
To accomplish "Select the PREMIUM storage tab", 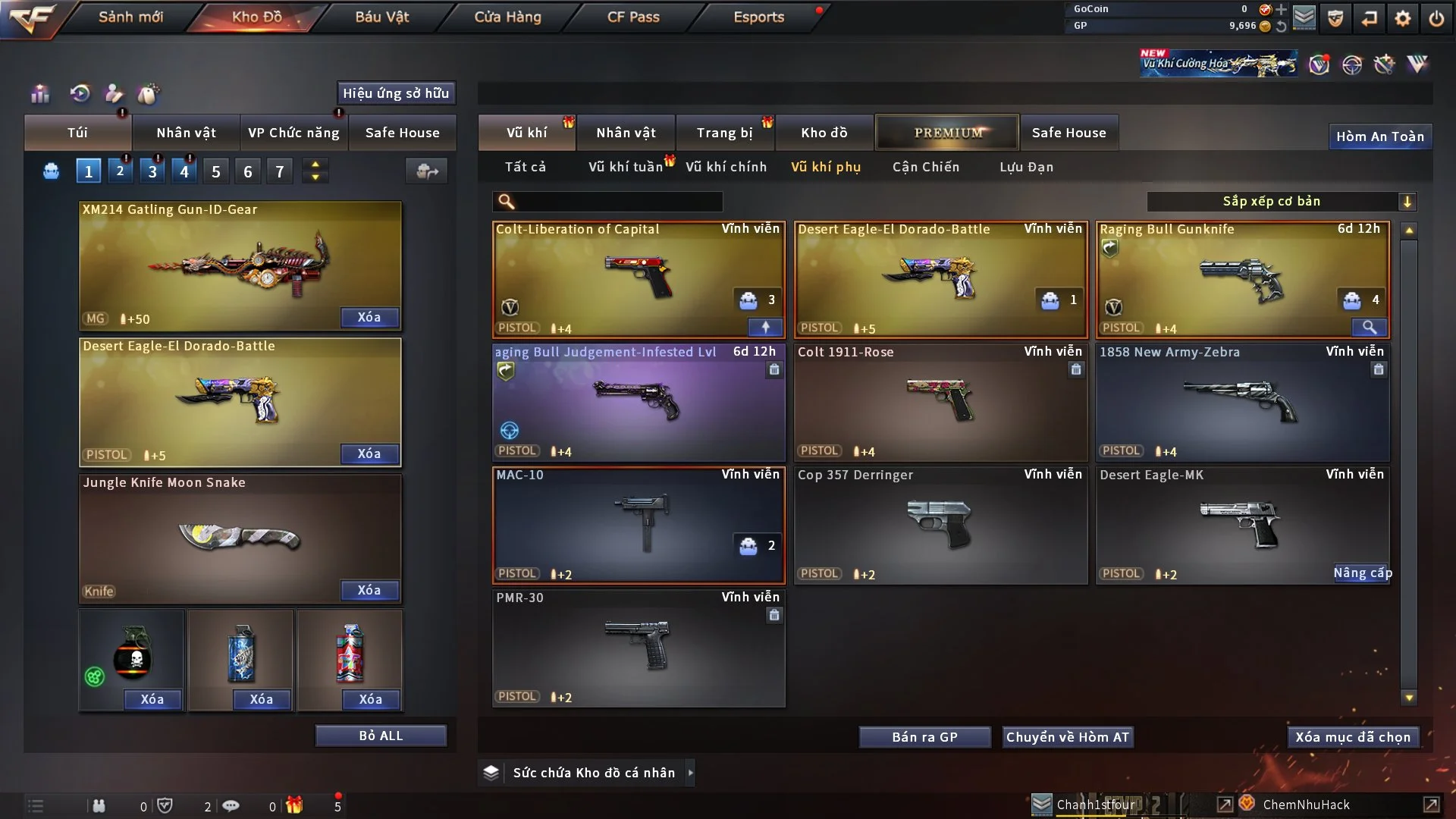I will click(x=947, y=133).
